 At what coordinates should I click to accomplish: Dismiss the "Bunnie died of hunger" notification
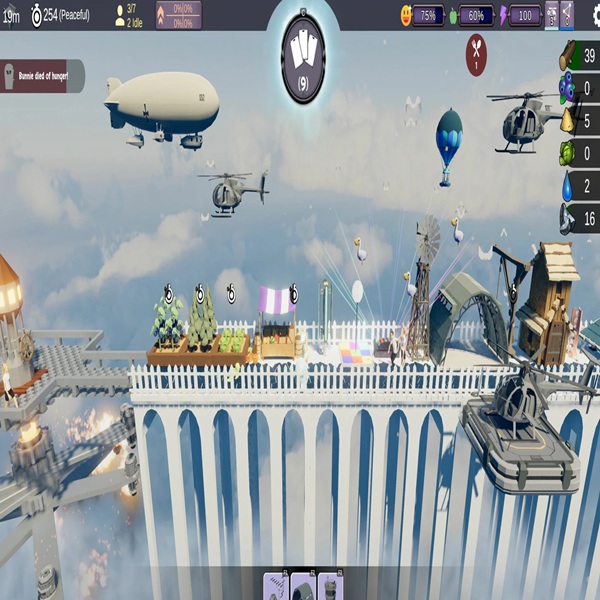40,76
